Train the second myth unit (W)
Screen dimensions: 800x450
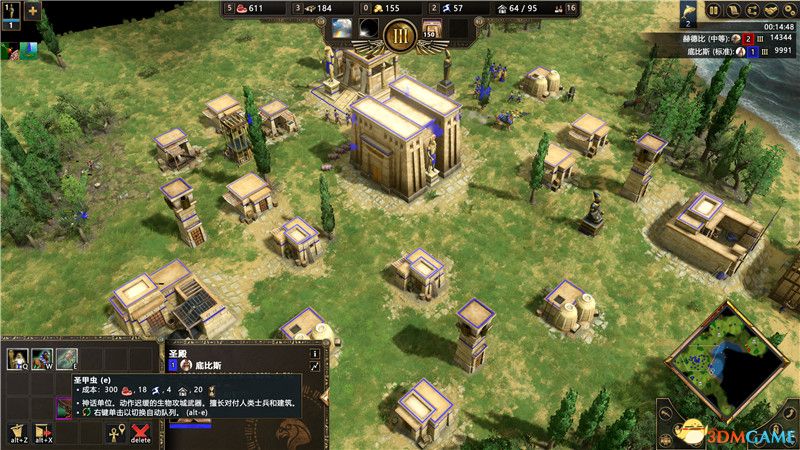click(x=42, y=359)
